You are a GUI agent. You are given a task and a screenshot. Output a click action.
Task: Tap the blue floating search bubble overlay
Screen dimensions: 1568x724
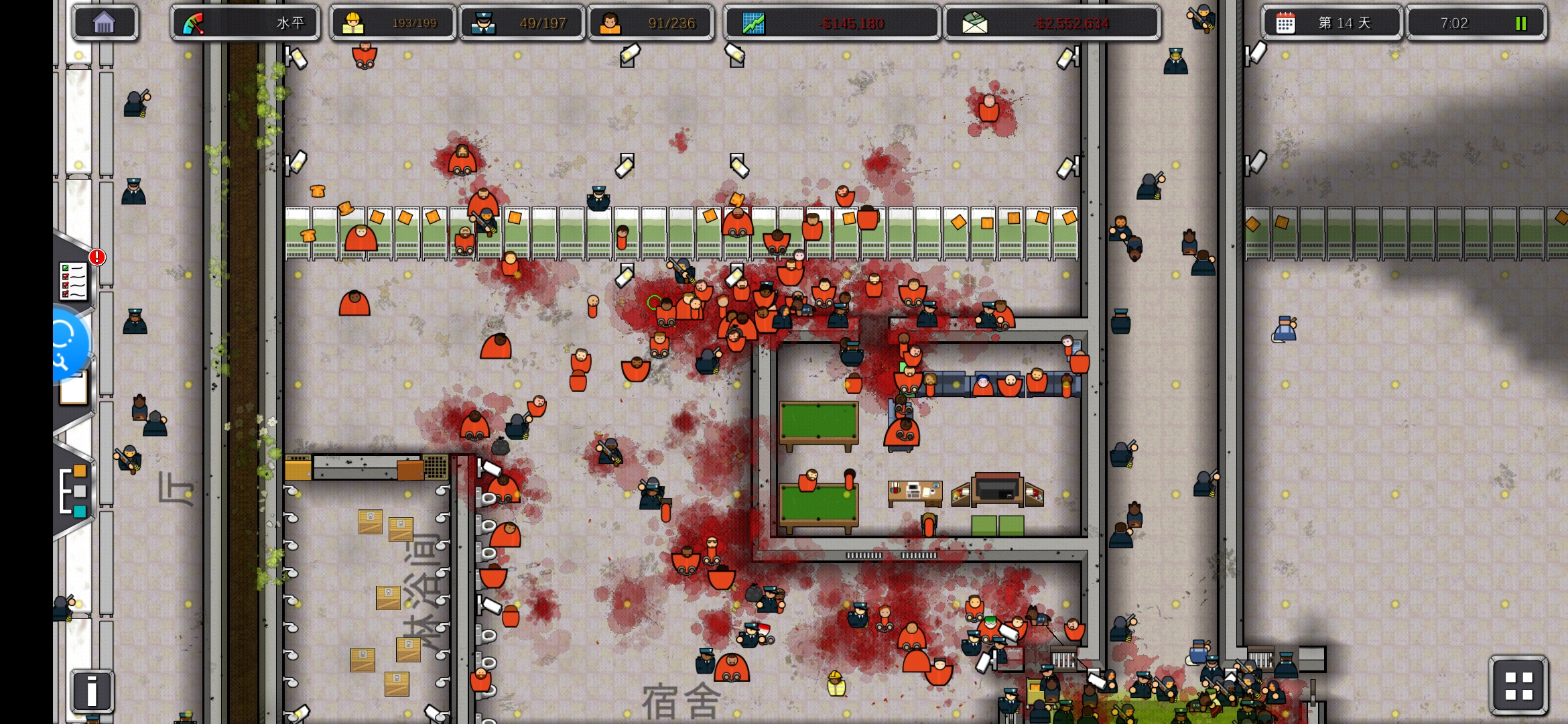[67, 343]
